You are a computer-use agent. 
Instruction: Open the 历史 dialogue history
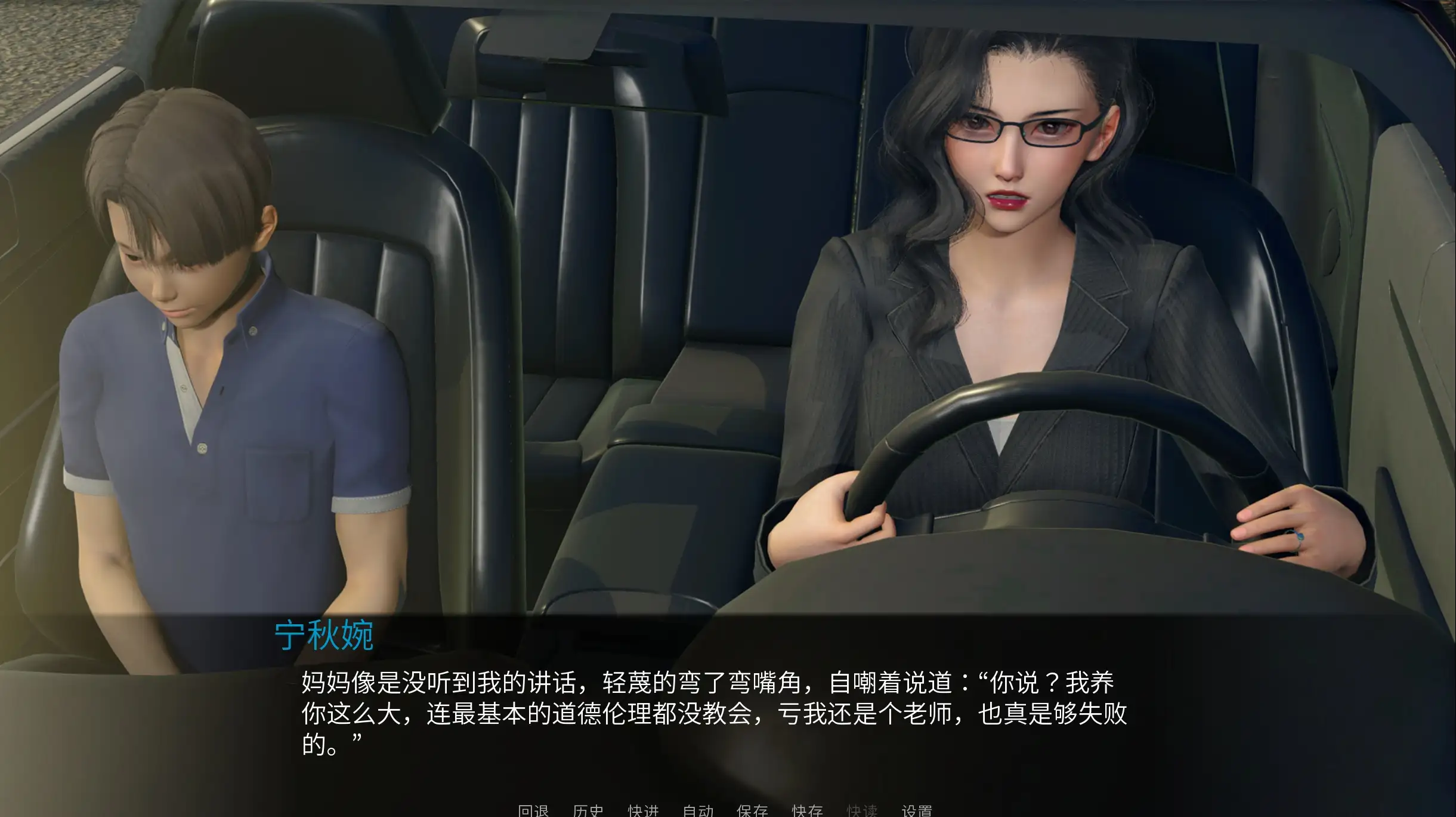click(588, 810)
